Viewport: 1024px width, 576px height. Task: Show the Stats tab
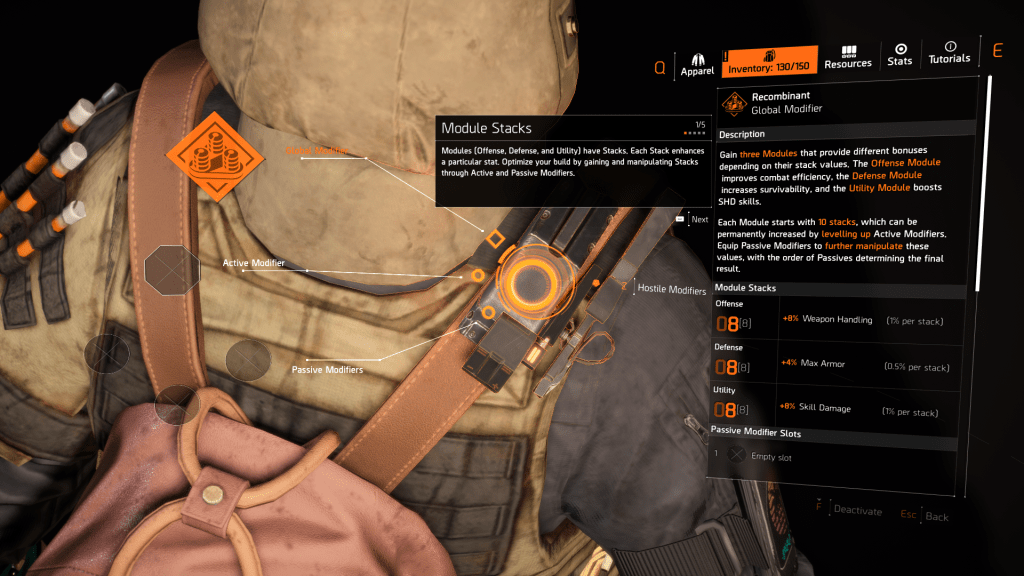click(900, 54)
